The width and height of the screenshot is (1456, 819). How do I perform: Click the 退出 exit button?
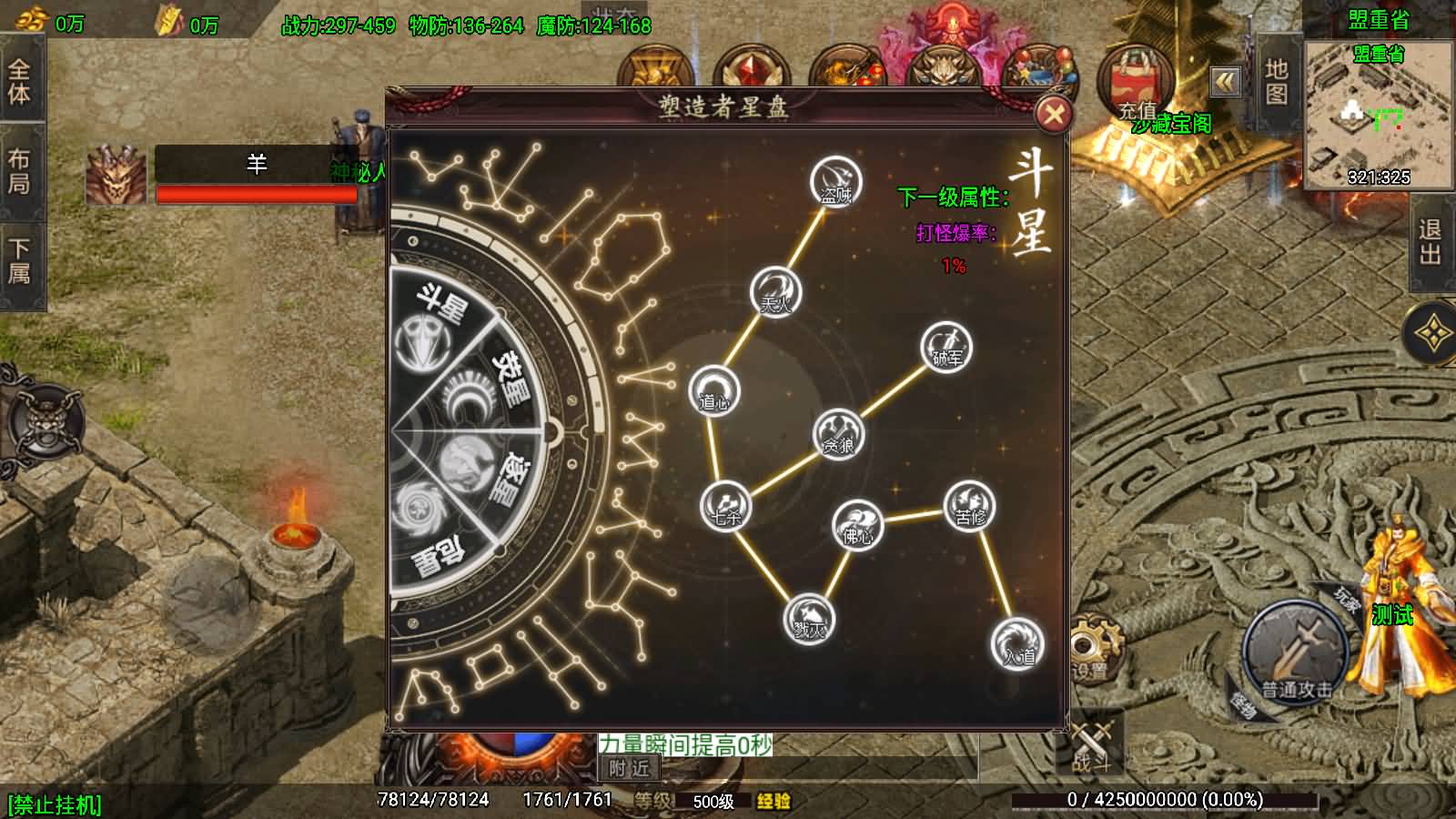pyautogui.click(x=1431, y=242)
